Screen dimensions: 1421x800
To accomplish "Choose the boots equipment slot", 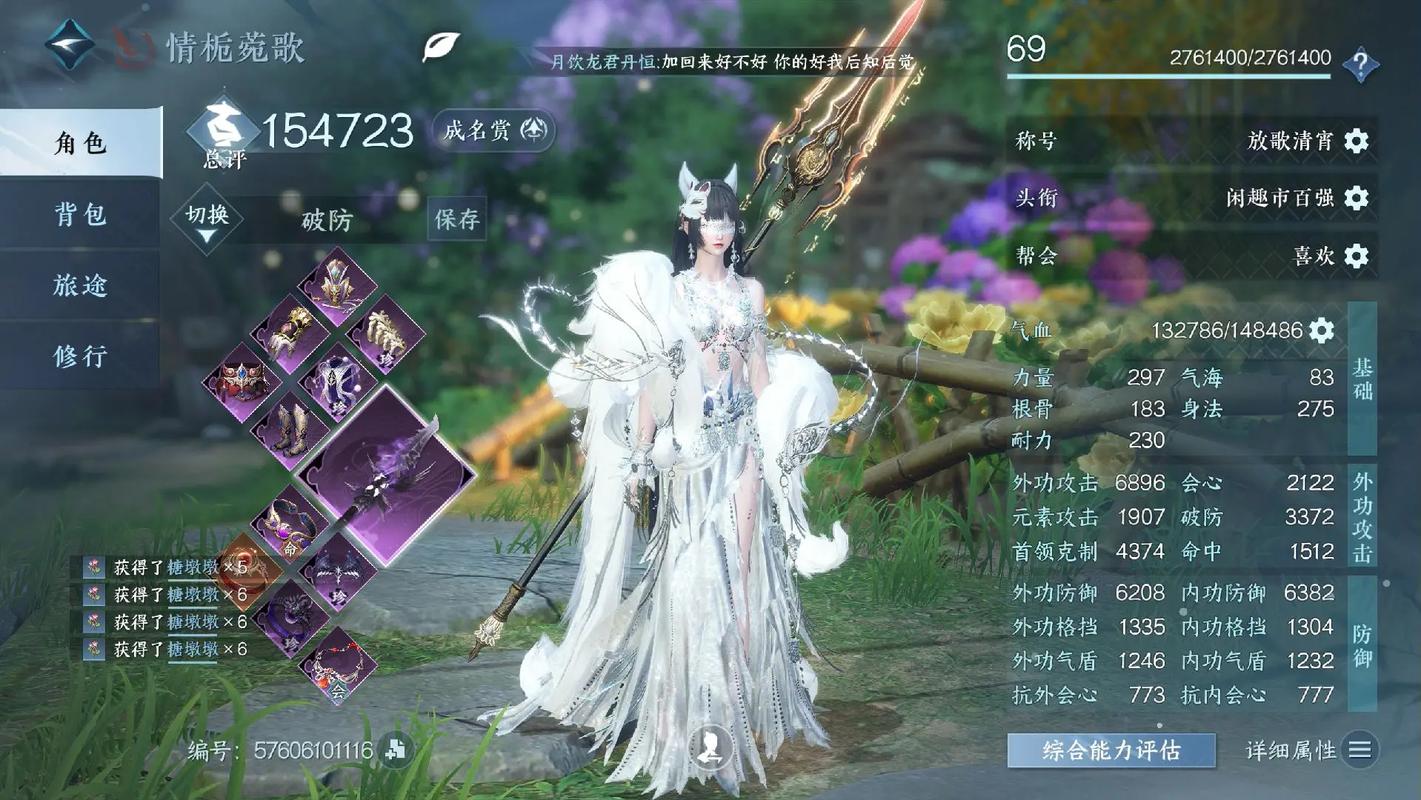I will (x=289, y=430).
